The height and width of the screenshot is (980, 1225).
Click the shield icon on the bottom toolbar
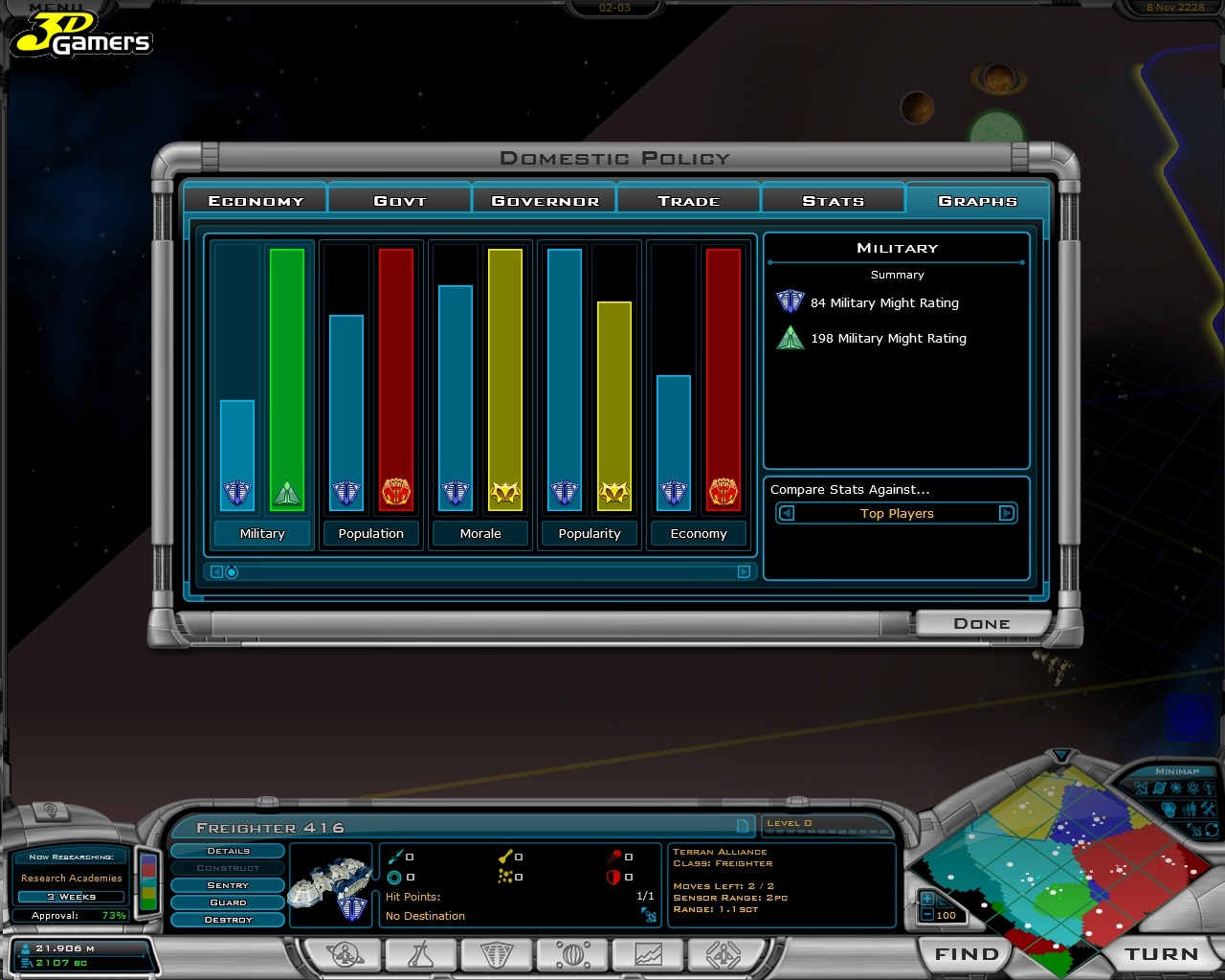496,953
